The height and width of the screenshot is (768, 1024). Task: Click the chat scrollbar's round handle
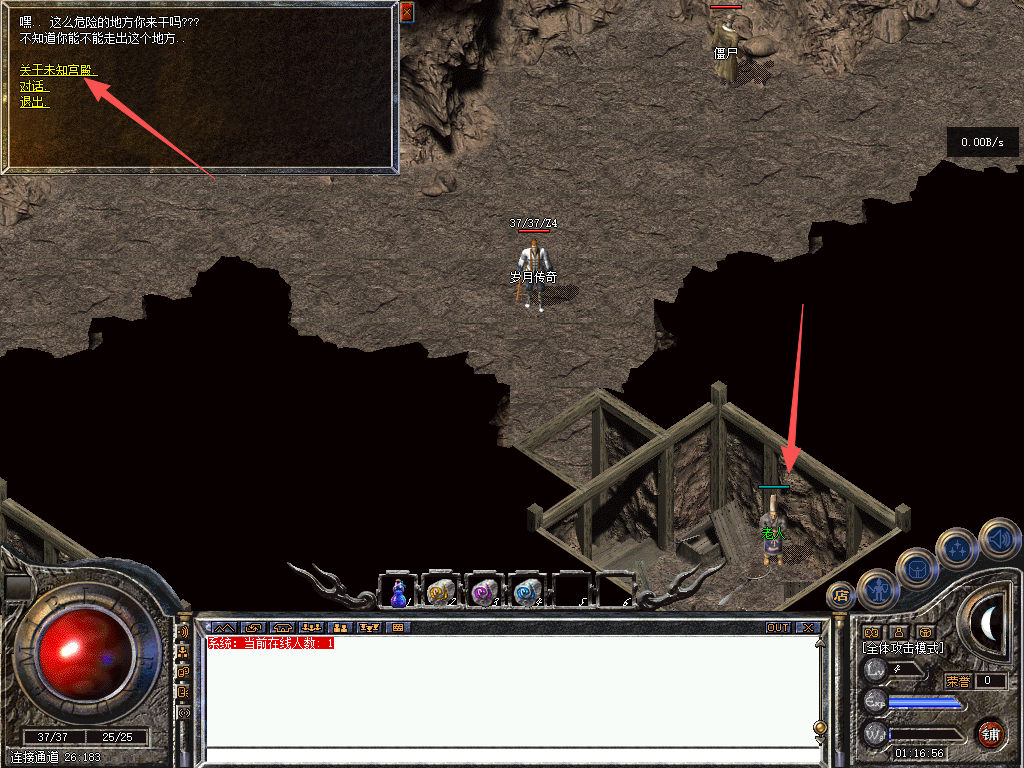820,727
